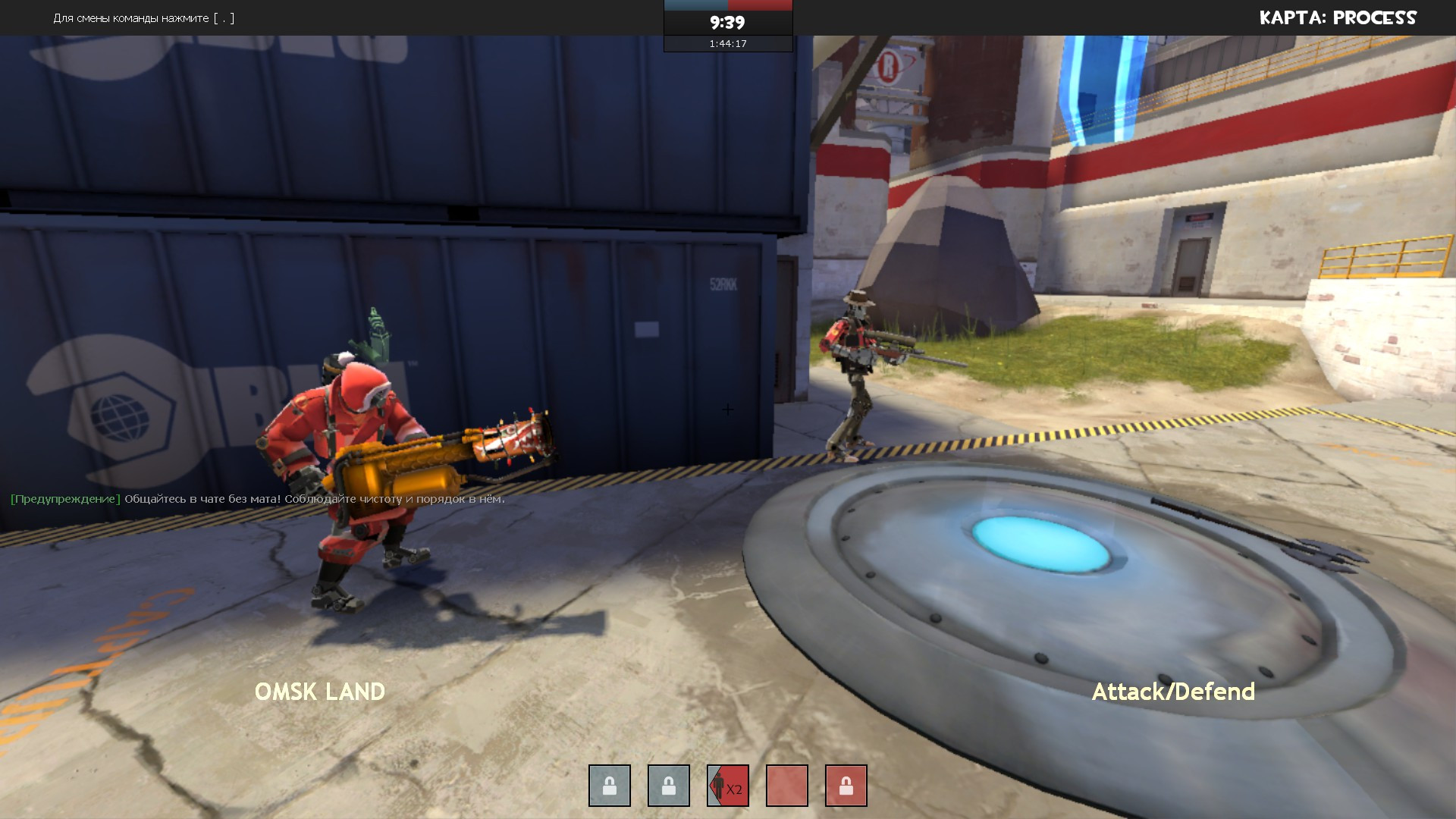Click the crosshair in screen center
This screenshot has height=819, width=1456.
pos(728,409)
